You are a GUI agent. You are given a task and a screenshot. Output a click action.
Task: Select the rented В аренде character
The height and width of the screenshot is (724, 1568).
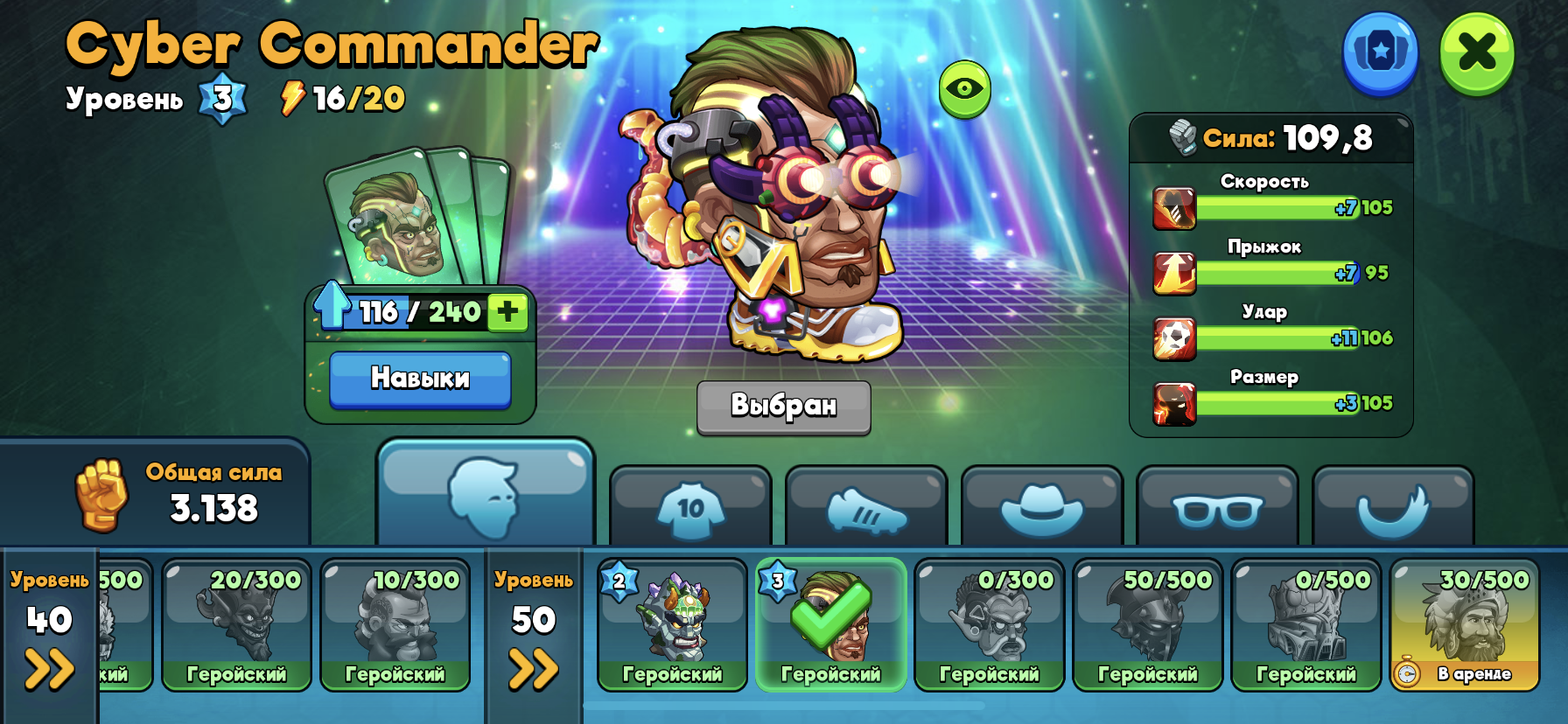1464,624
